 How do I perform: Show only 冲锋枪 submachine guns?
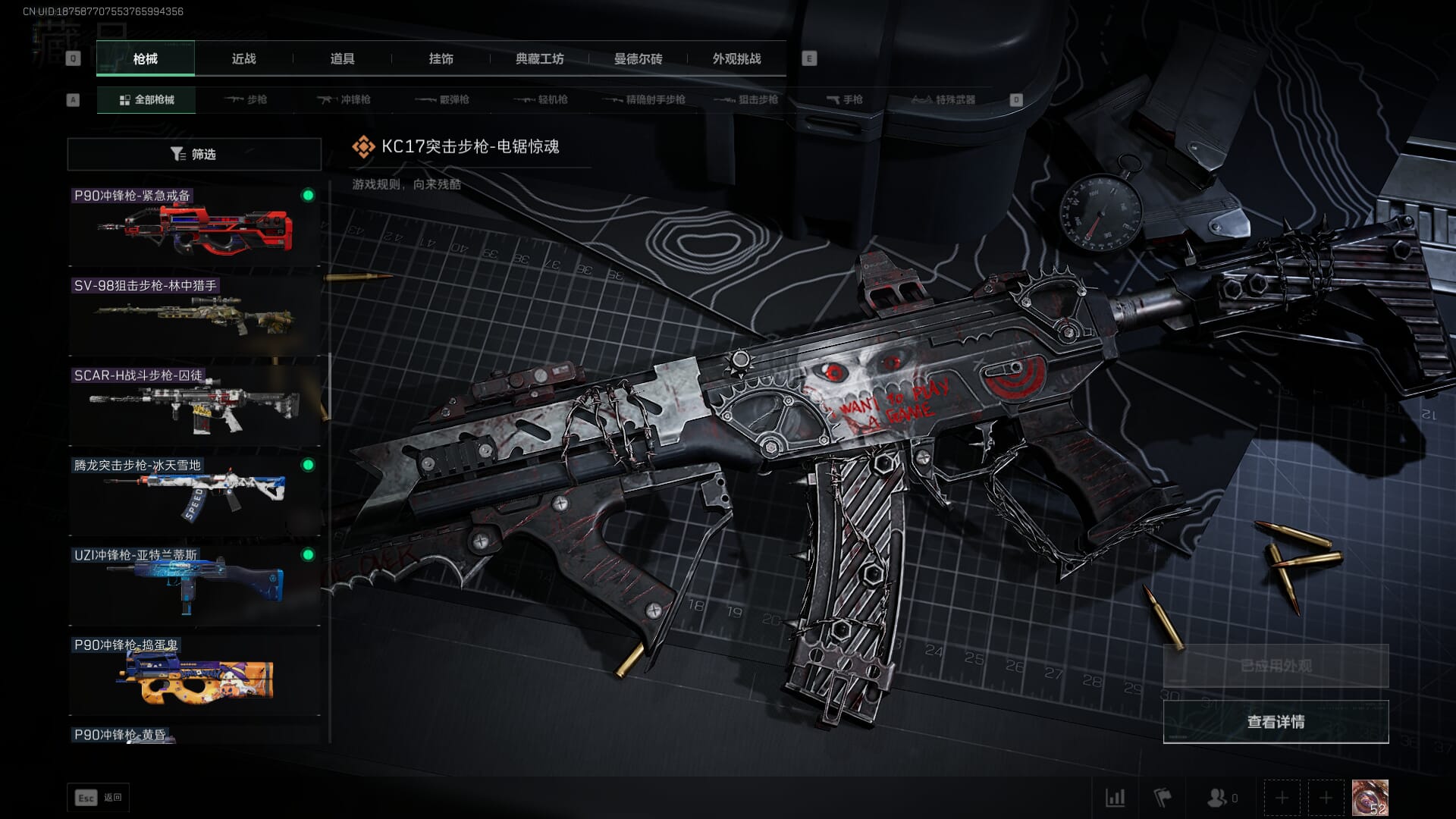point(344,99)
